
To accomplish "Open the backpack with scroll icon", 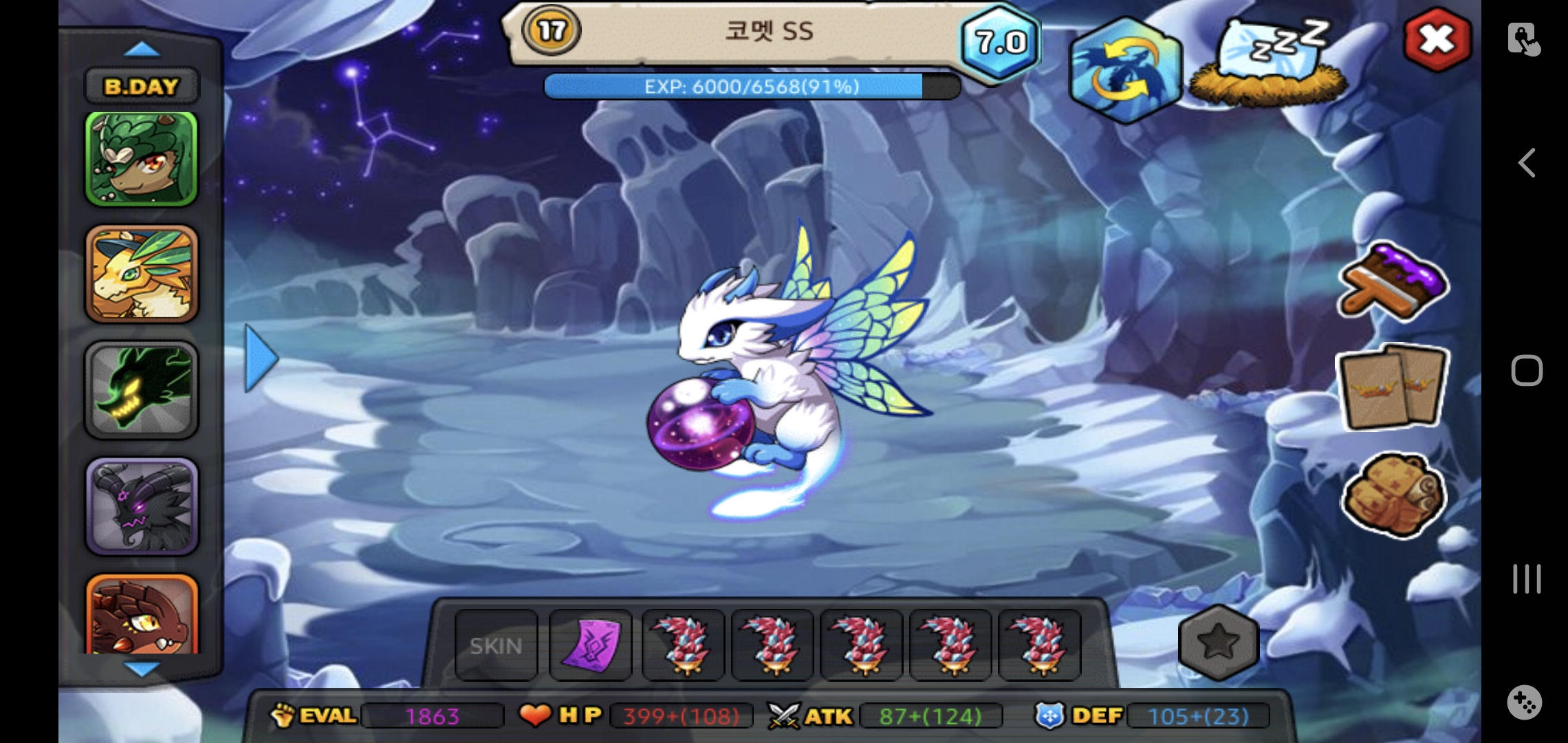I will tap(1393, 495).
